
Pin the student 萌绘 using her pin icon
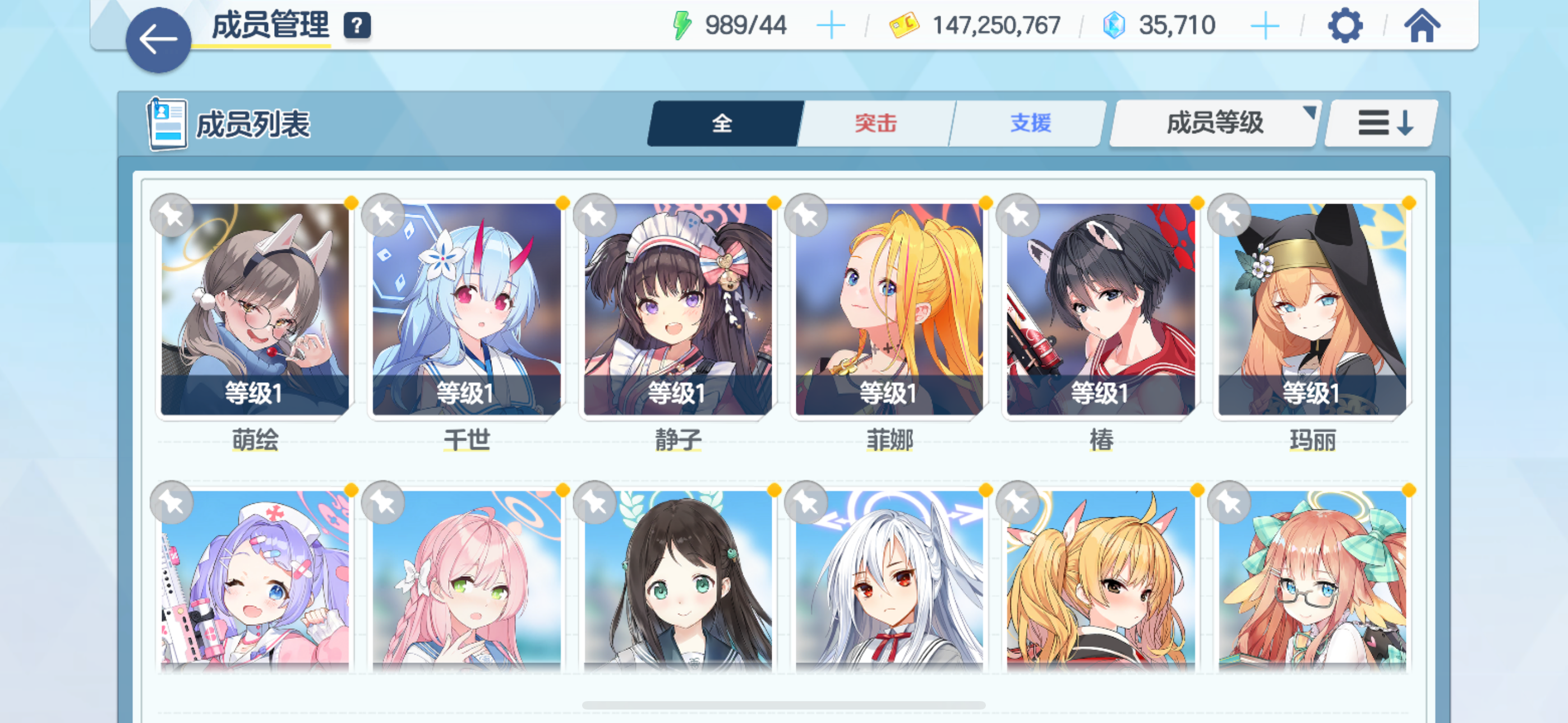[171, 215]
